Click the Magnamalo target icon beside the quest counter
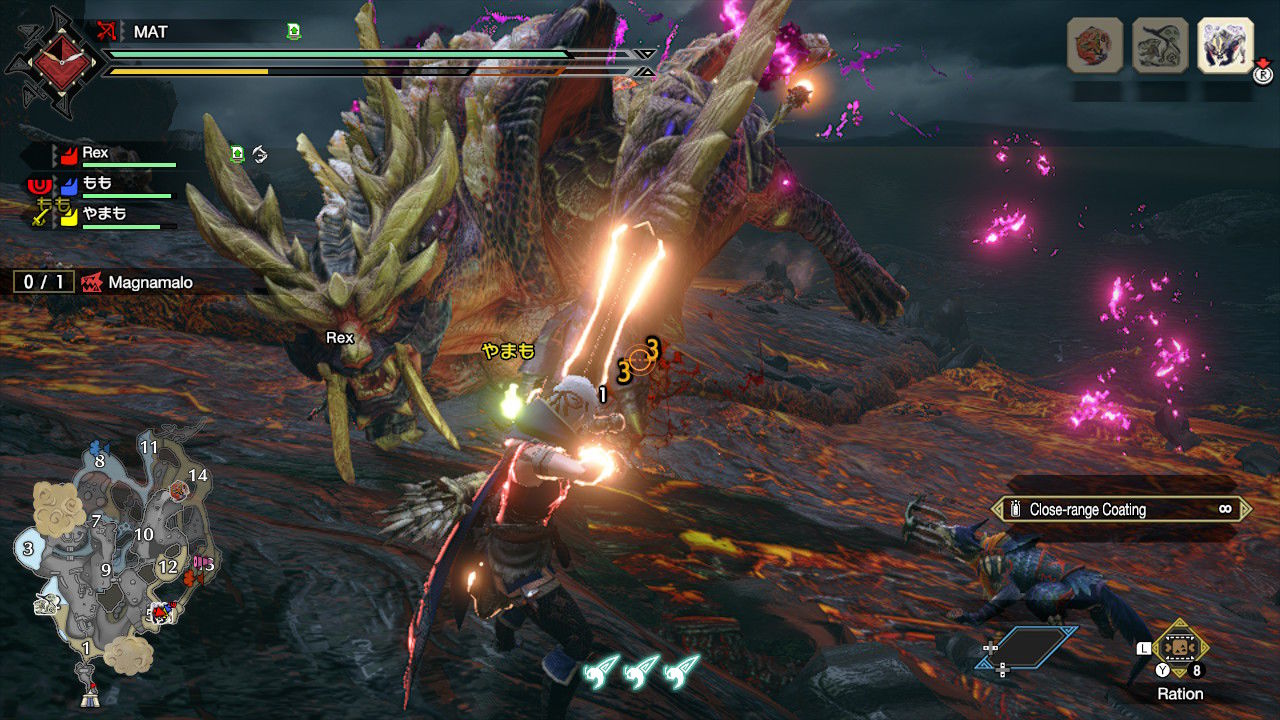 point(93,283)
